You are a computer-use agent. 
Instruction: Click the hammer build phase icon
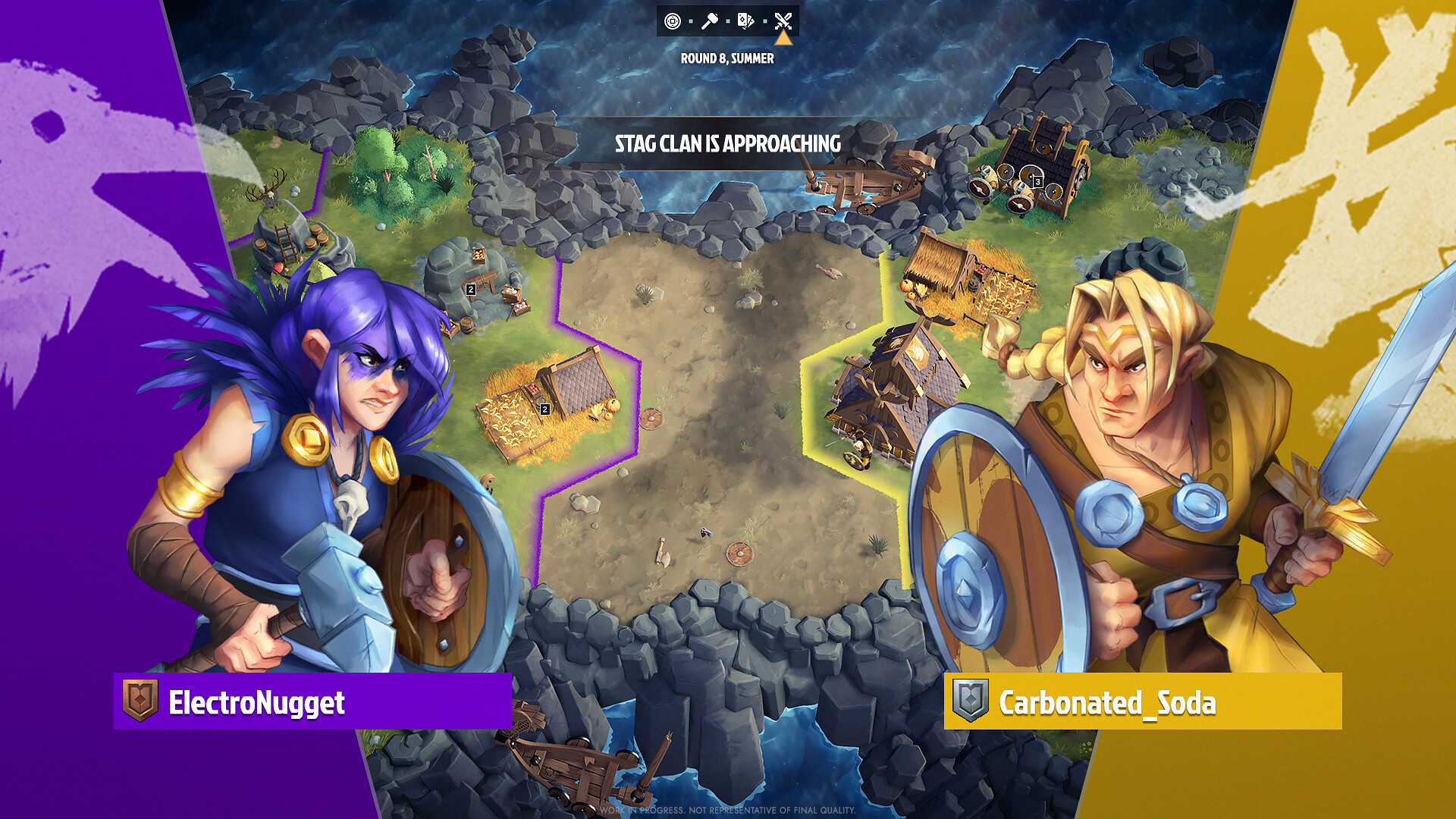710,20
